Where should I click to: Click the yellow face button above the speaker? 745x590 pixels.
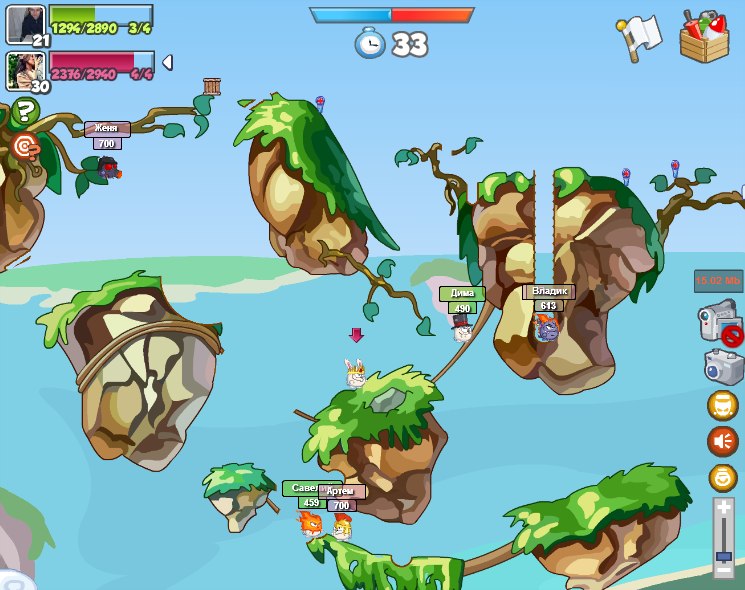(x=722, y=405)
